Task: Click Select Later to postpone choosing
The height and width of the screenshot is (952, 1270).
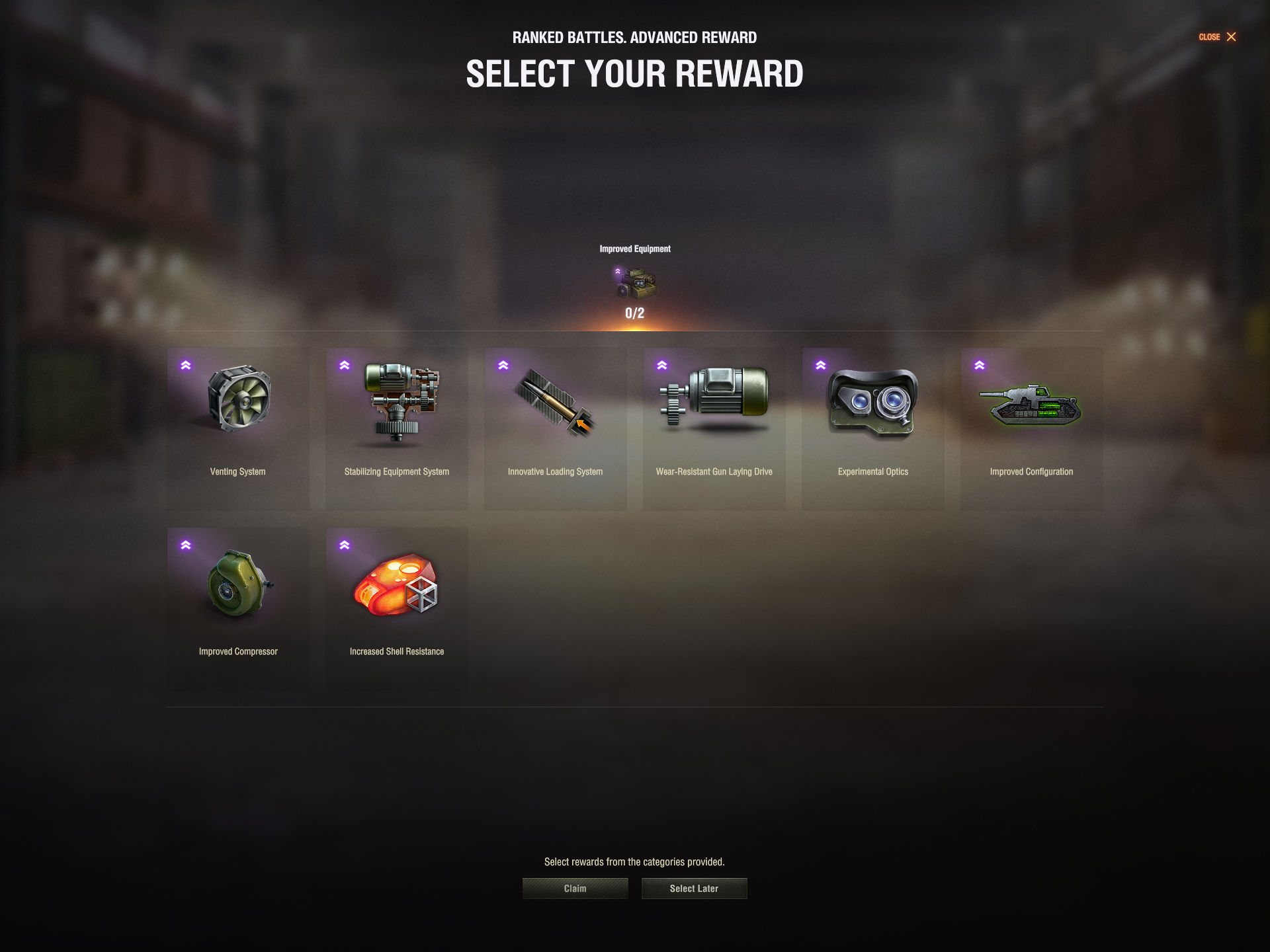Action: [694, 889]
